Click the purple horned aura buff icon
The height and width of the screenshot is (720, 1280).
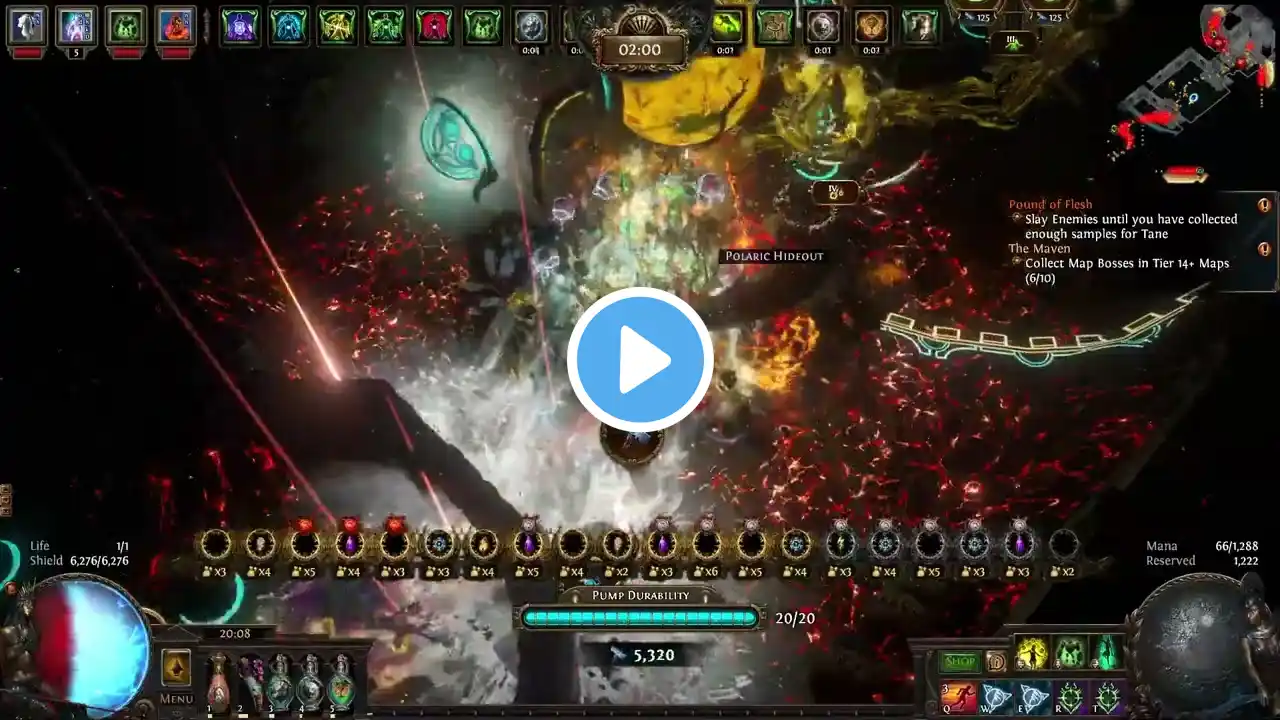tap(240, 25)
